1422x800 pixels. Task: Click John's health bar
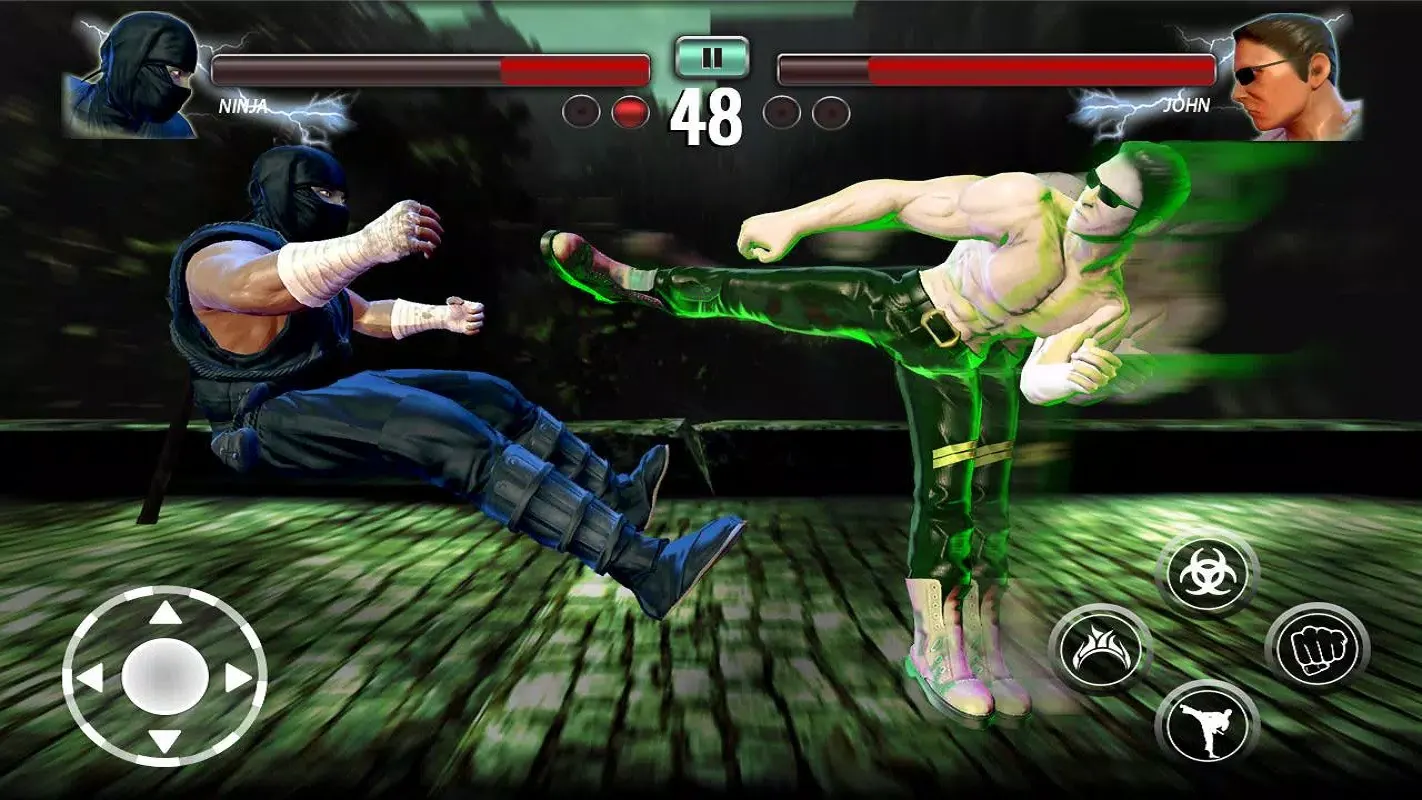pos(1000,68)
